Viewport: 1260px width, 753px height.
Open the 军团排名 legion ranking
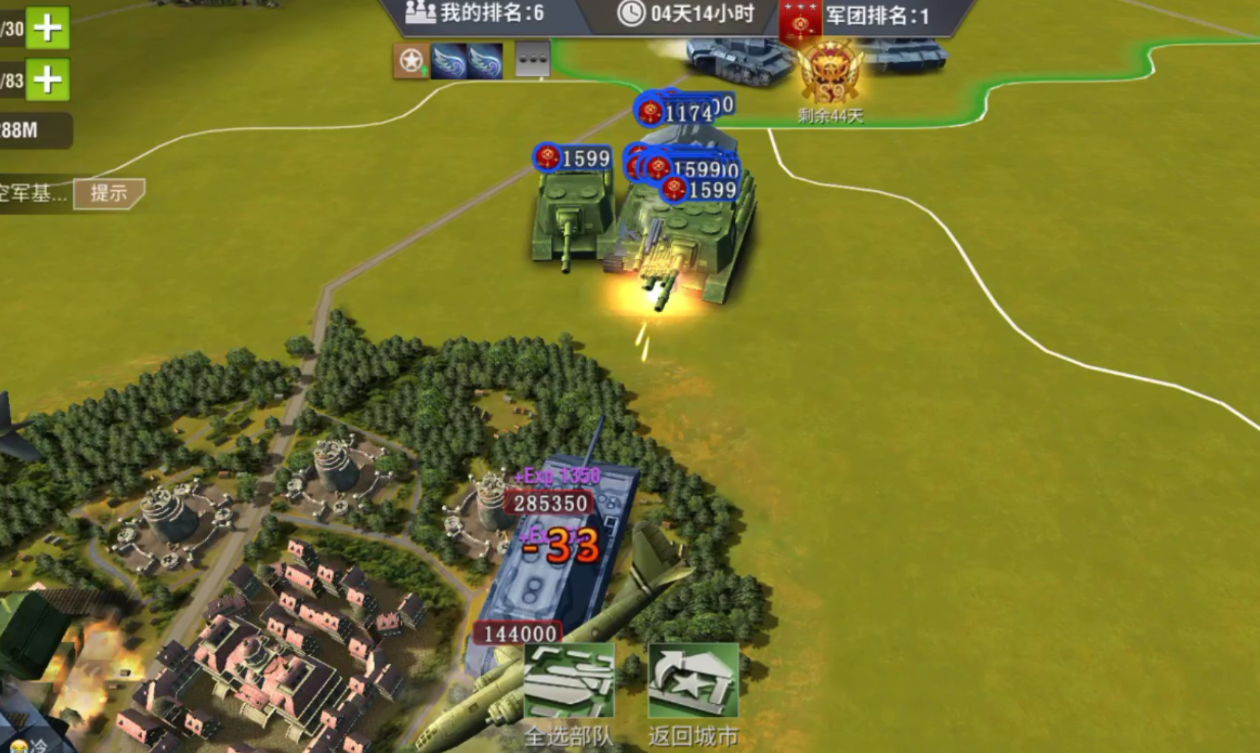pos(875,15)
